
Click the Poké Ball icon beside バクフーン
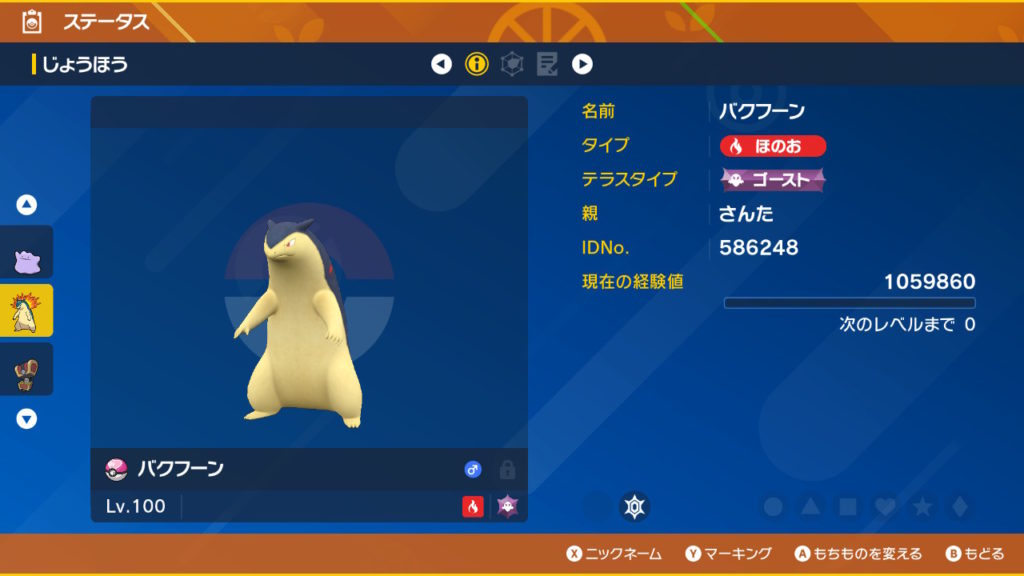(116, 469)
